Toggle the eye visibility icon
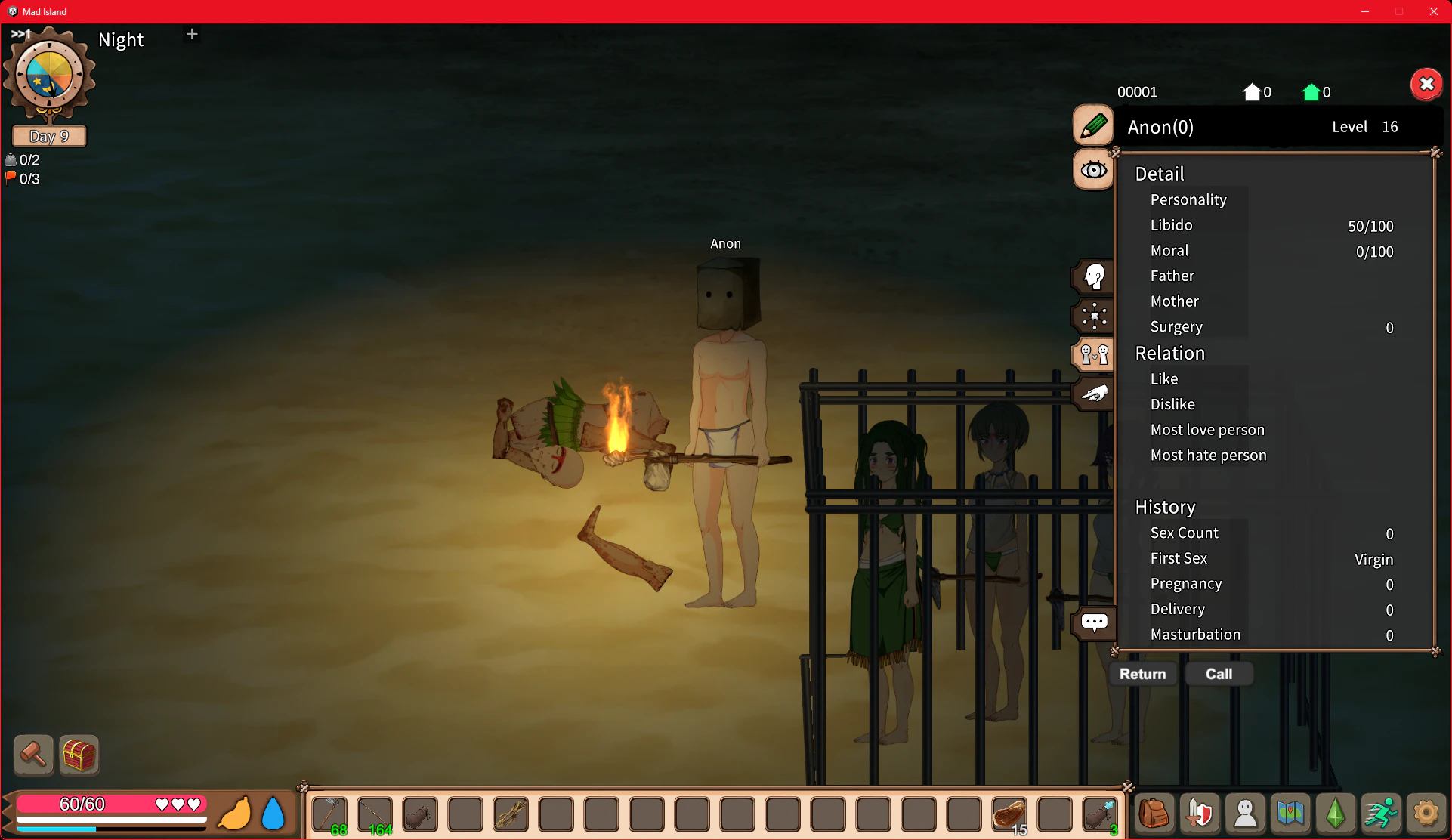1452x840 pixels. point(1093,170)
